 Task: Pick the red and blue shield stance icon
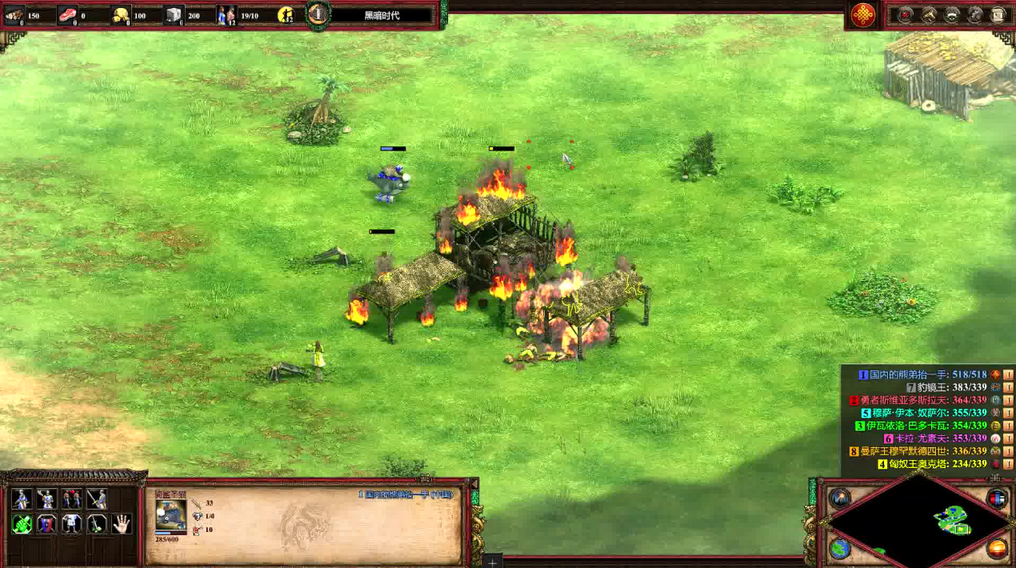tap(47, 524)
